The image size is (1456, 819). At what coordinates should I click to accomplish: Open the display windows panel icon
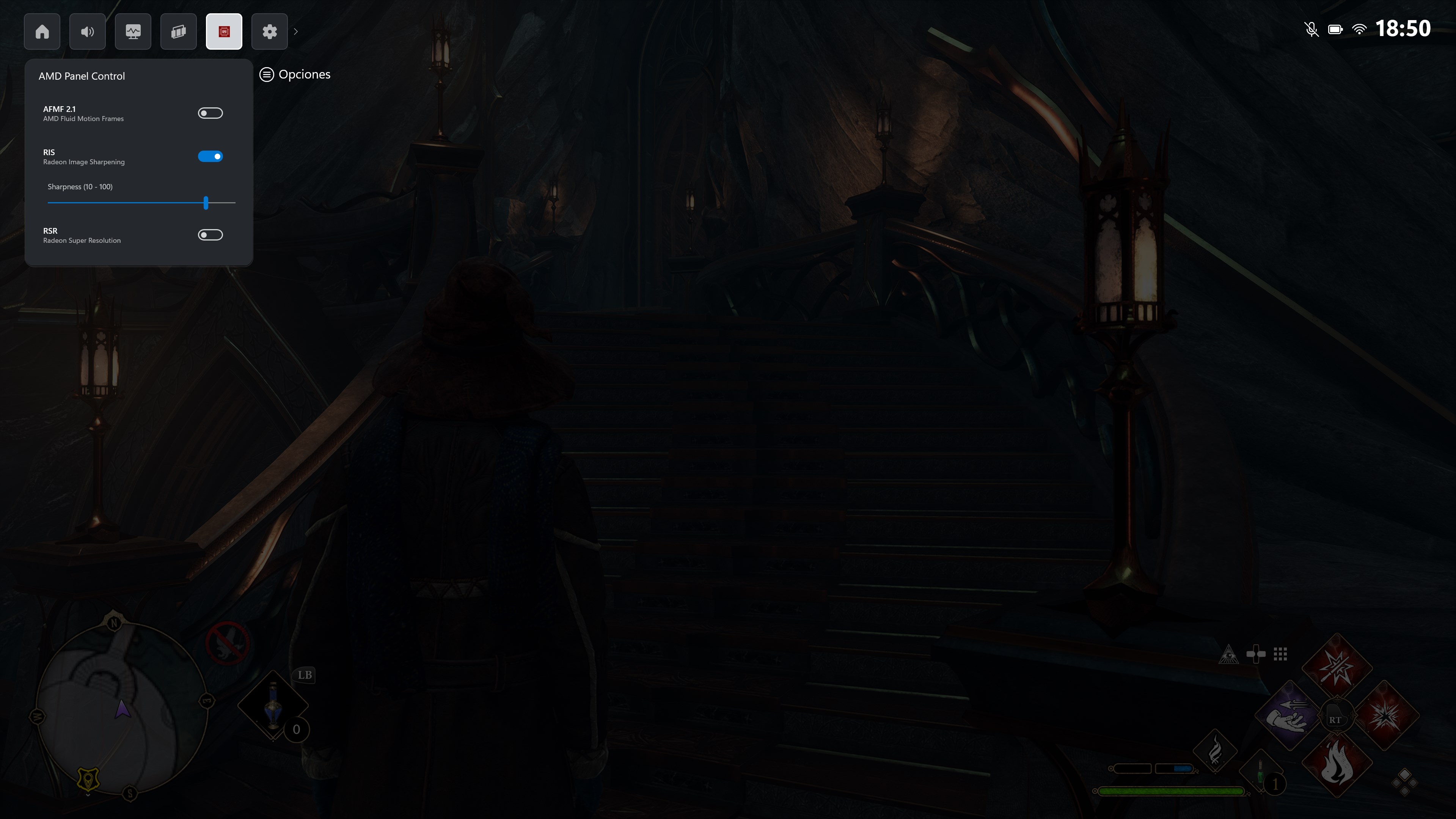pyautogui.click(x=178, y=31)
